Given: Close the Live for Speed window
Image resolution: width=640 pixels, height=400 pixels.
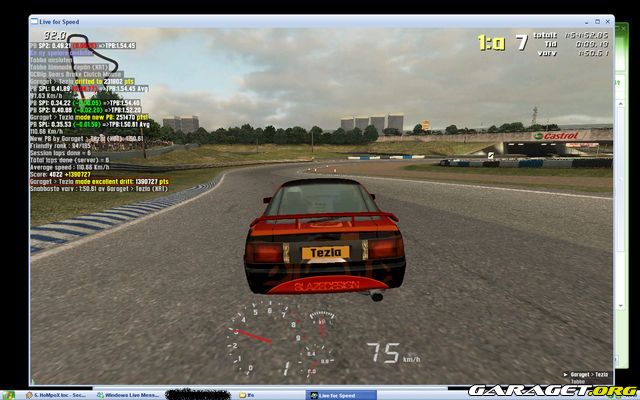Looking at the screenshot, I should 607,20.
